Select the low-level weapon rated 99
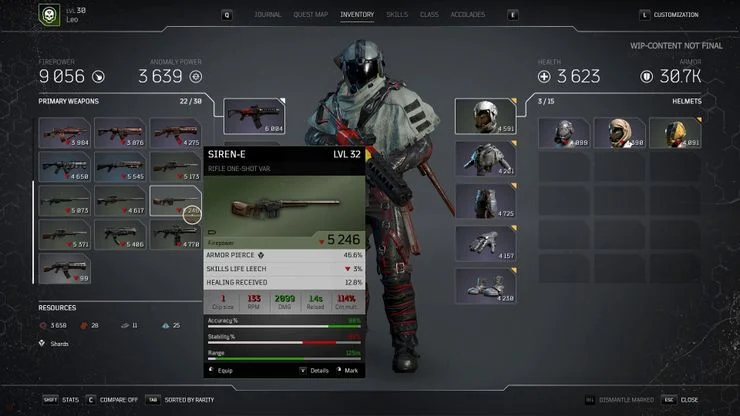Image resolution: width=740 pixels, height=416 pixels. [x=64, y=268]
